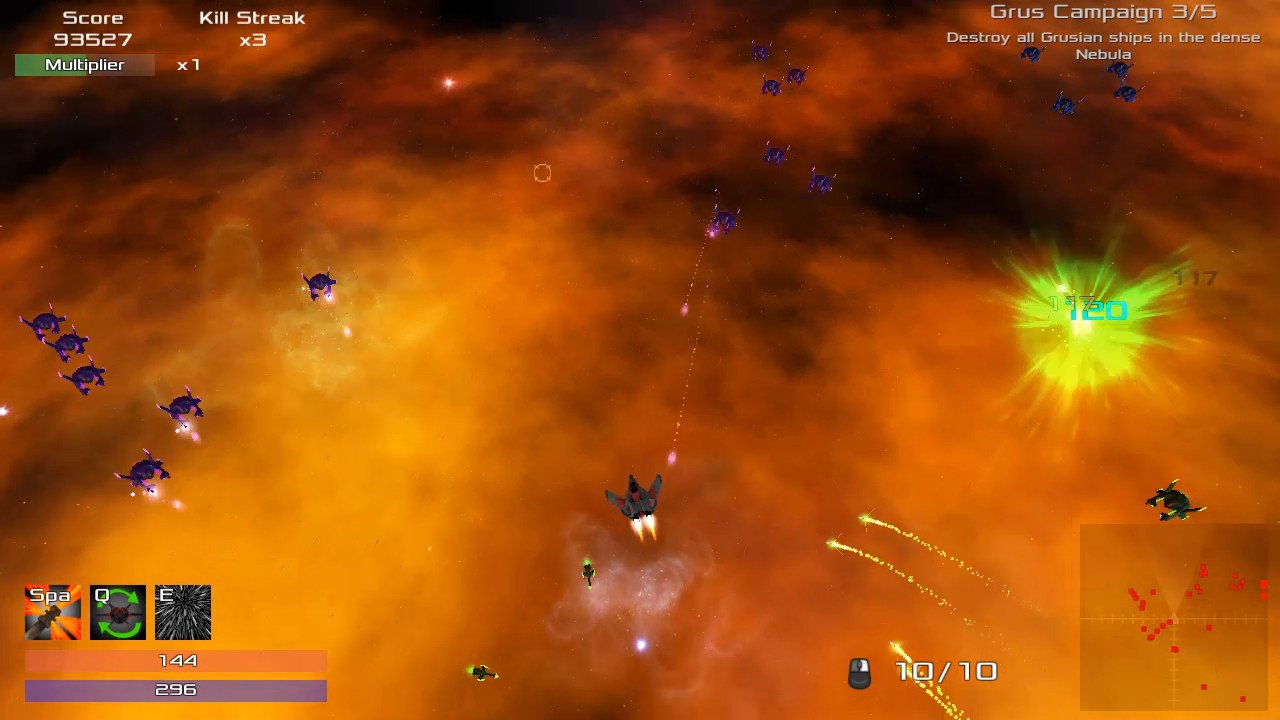The height and width of the screenshot is (720, 1280).
Task: Toggle the targeting reticle circle in upper area
Action: click(x=542, y=173)
